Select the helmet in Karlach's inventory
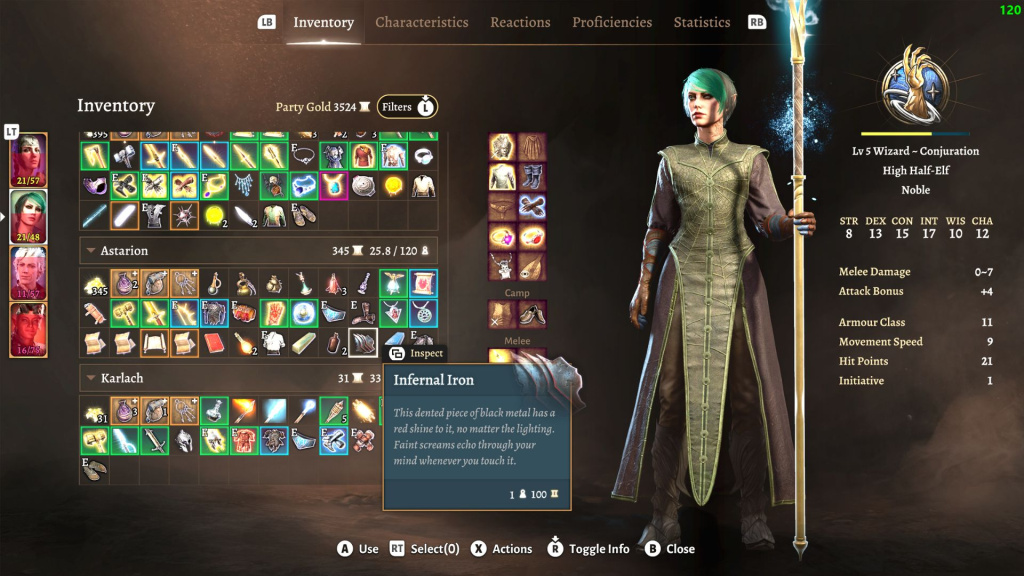 pyautogui.click(x=183, y=440)
